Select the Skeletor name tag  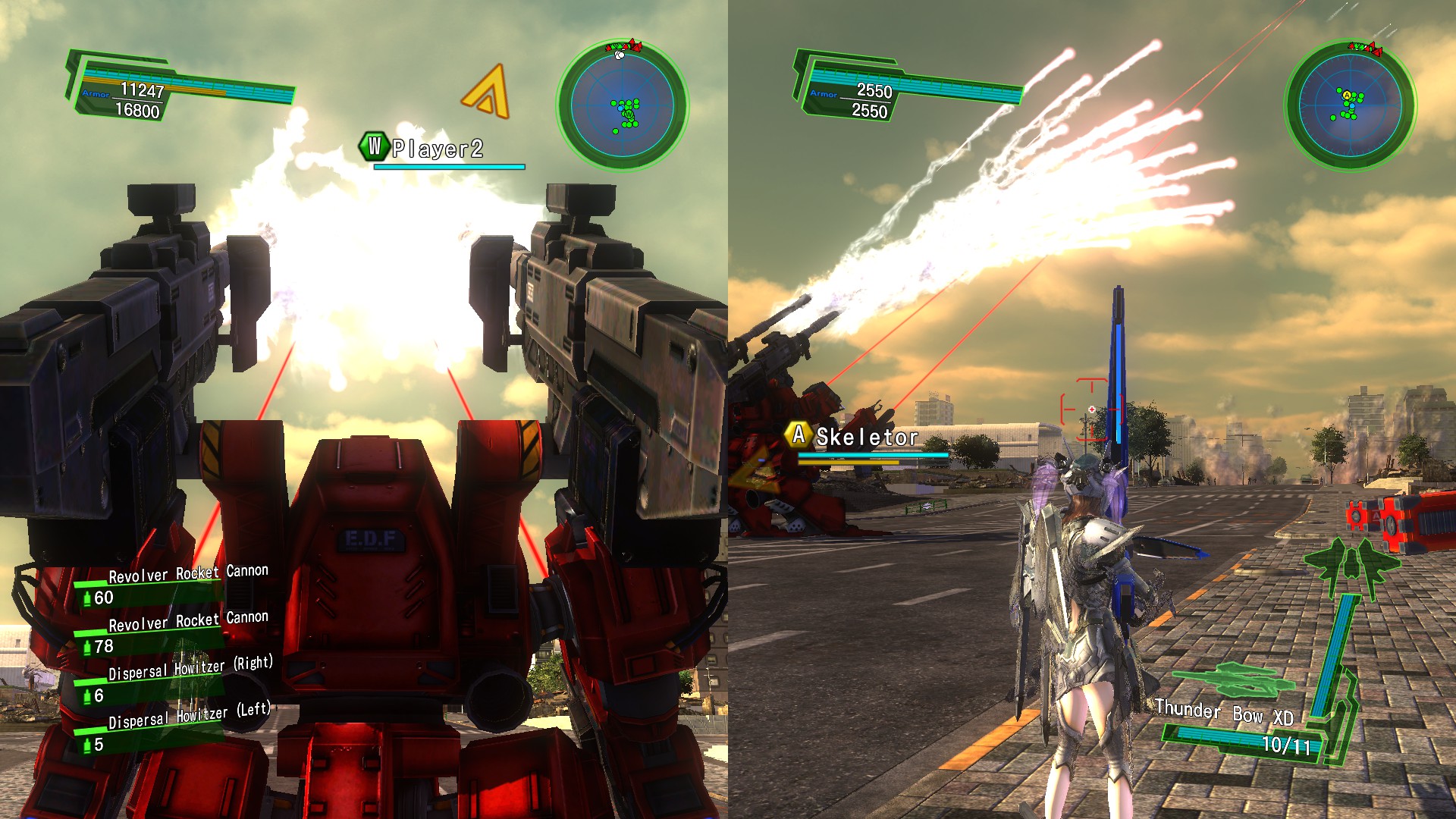[x=866, y=437]
